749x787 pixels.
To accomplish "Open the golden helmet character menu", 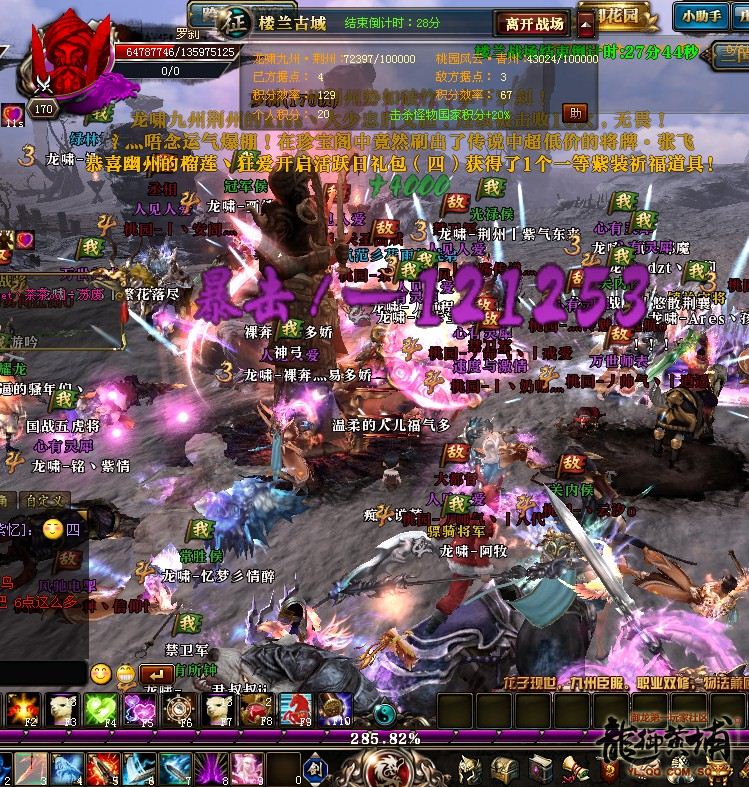I will 470,769.
